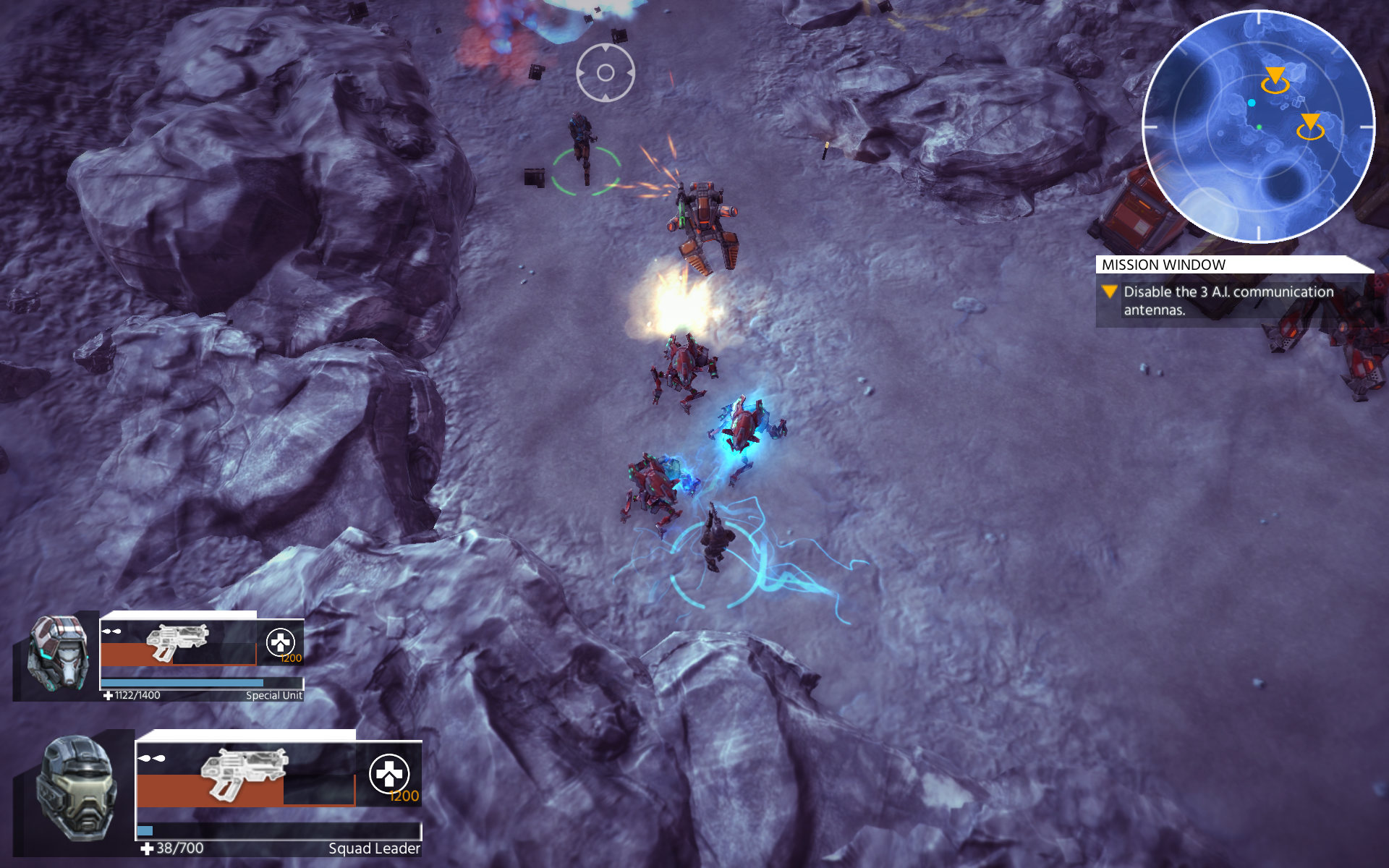Click the circular minimap

(x=1257, y=127)
